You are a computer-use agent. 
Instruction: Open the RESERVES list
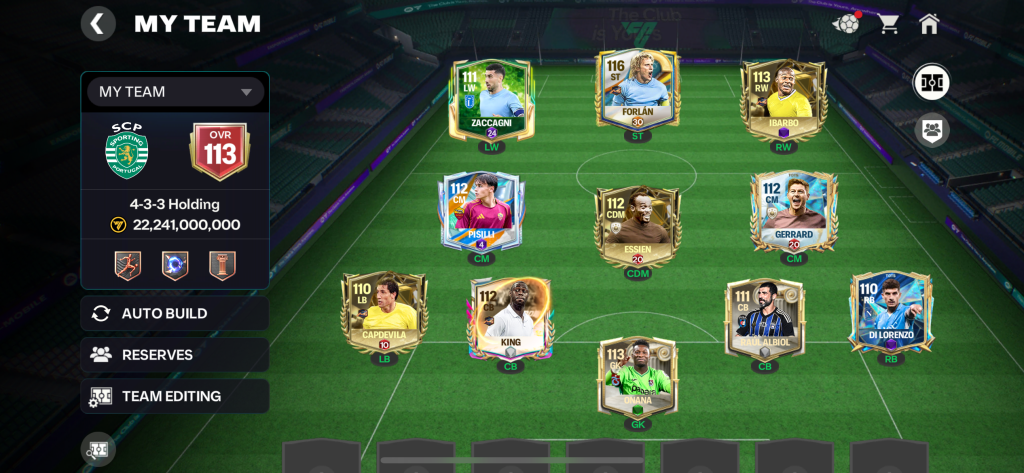(175, 354)
